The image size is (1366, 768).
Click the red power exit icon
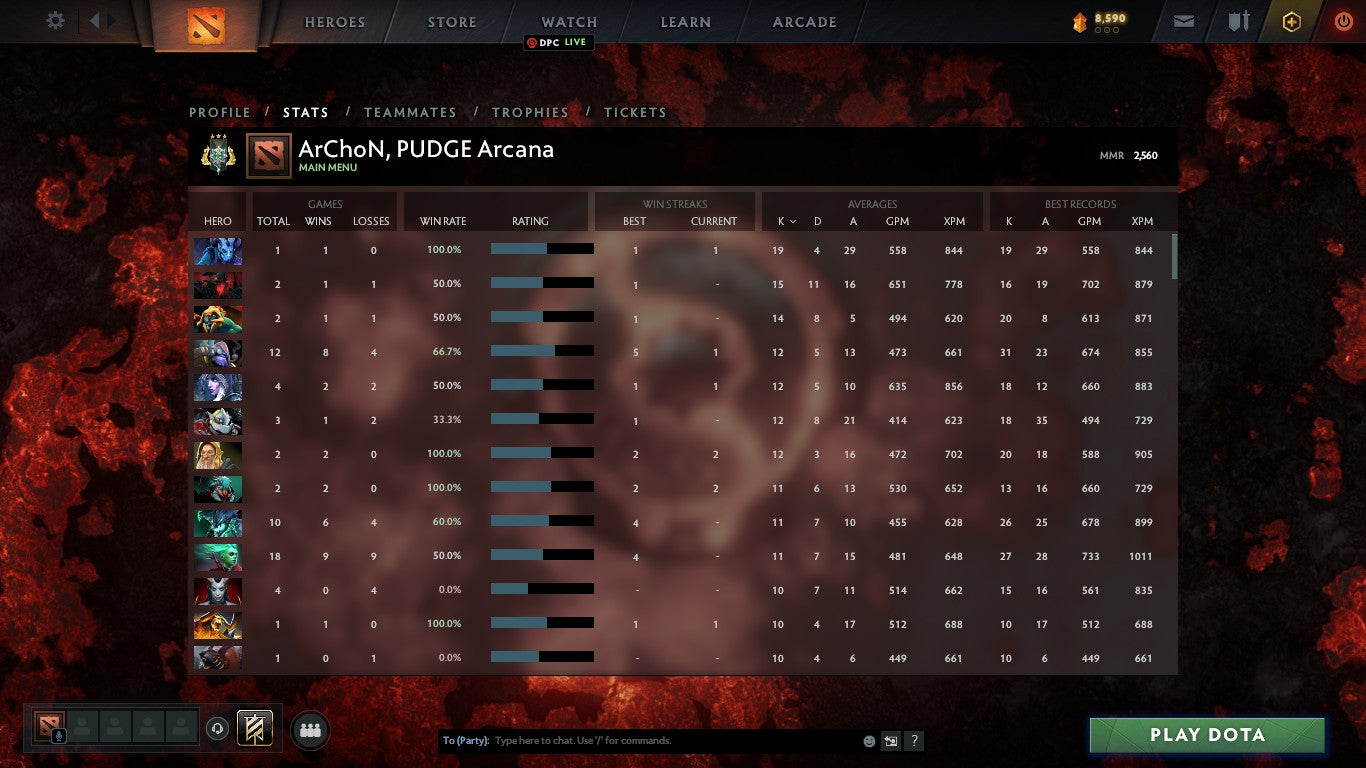point(1343,19)
